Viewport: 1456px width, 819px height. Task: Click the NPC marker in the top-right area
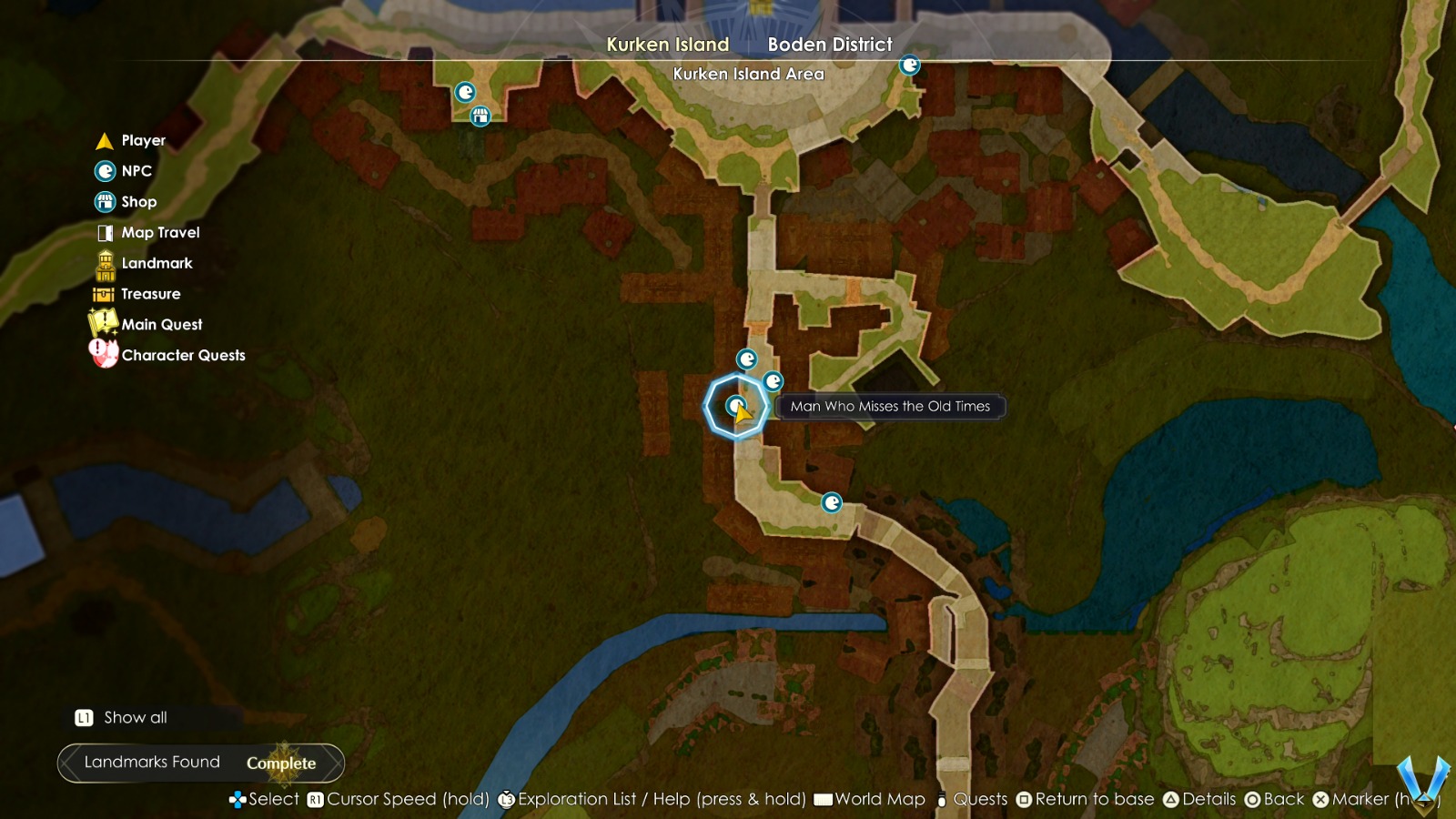coord(910,65)
